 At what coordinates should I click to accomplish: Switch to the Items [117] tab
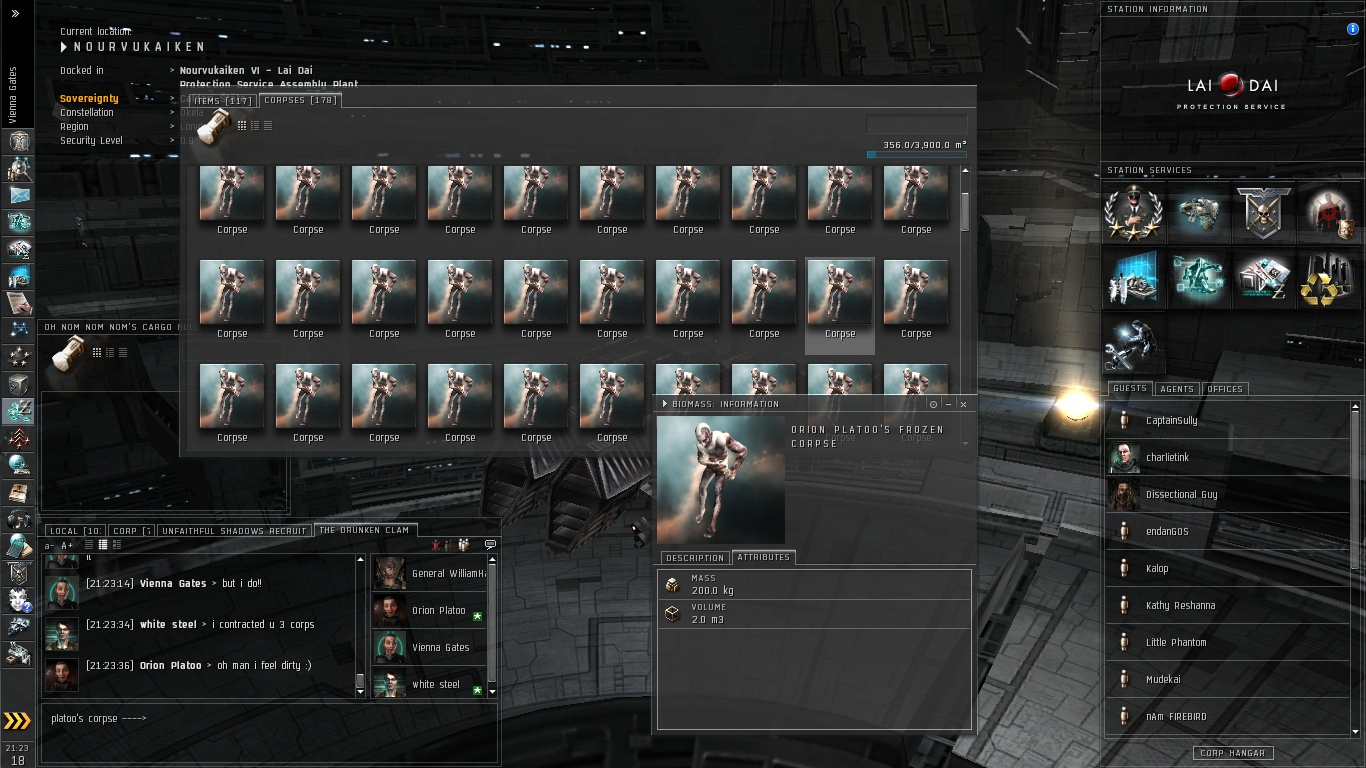point(222,100)
